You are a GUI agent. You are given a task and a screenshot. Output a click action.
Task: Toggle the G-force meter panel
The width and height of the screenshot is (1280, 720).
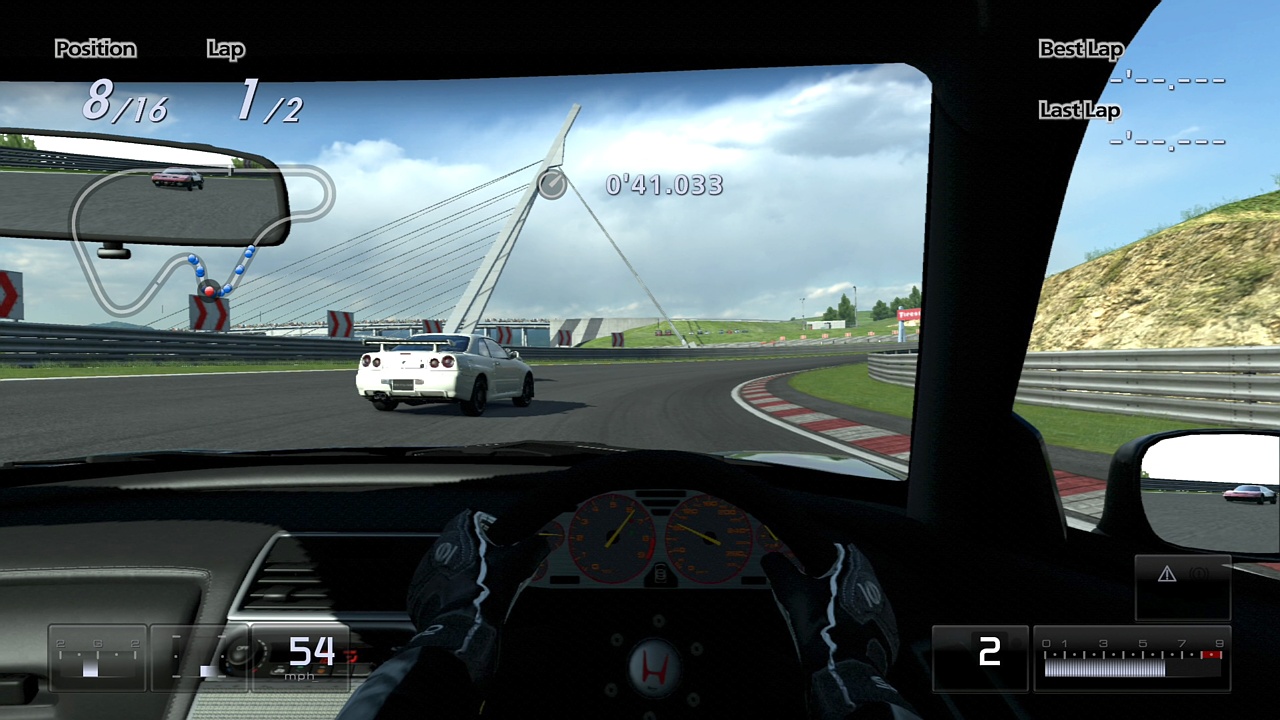point(97,657)
